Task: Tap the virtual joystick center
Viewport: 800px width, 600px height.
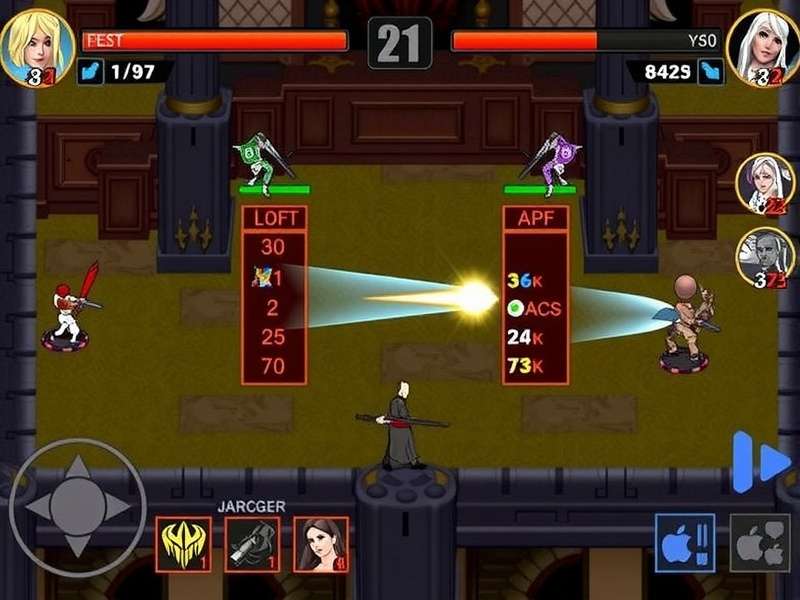Action: point(77,507)
